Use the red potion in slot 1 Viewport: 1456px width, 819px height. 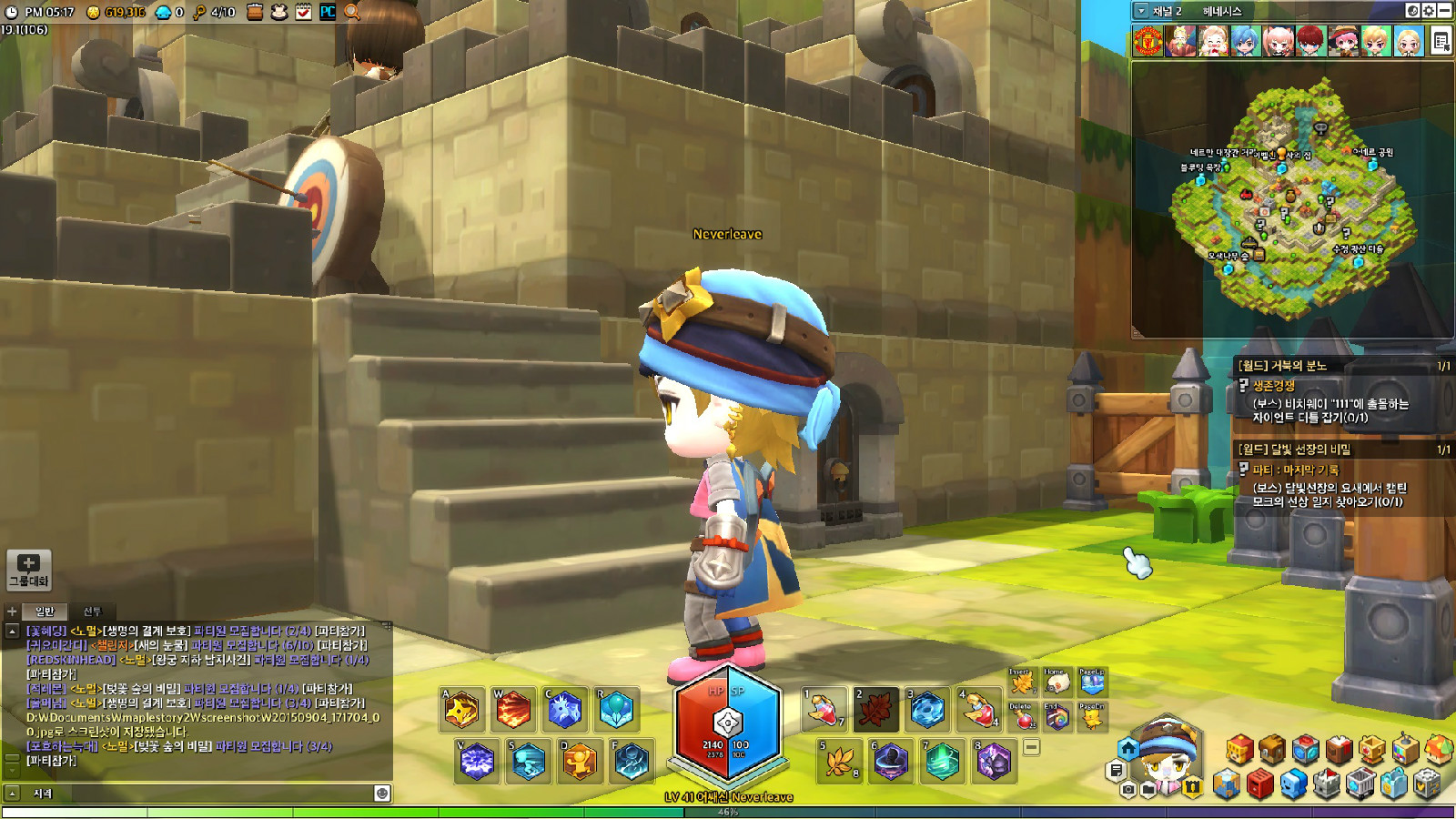pos(823,710)
